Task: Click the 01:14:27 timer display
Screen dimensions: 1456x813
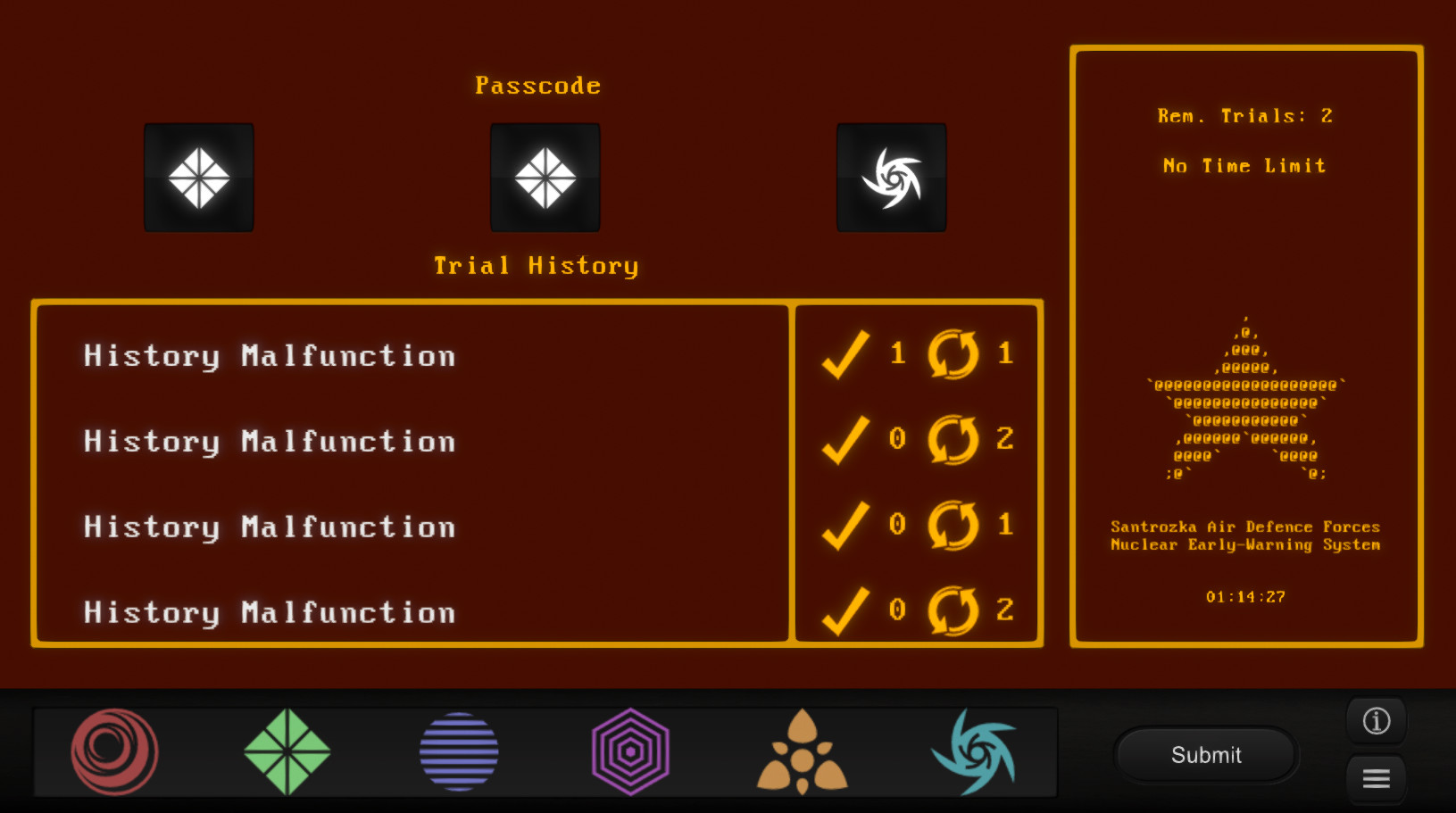Action: coord(1244,596)
